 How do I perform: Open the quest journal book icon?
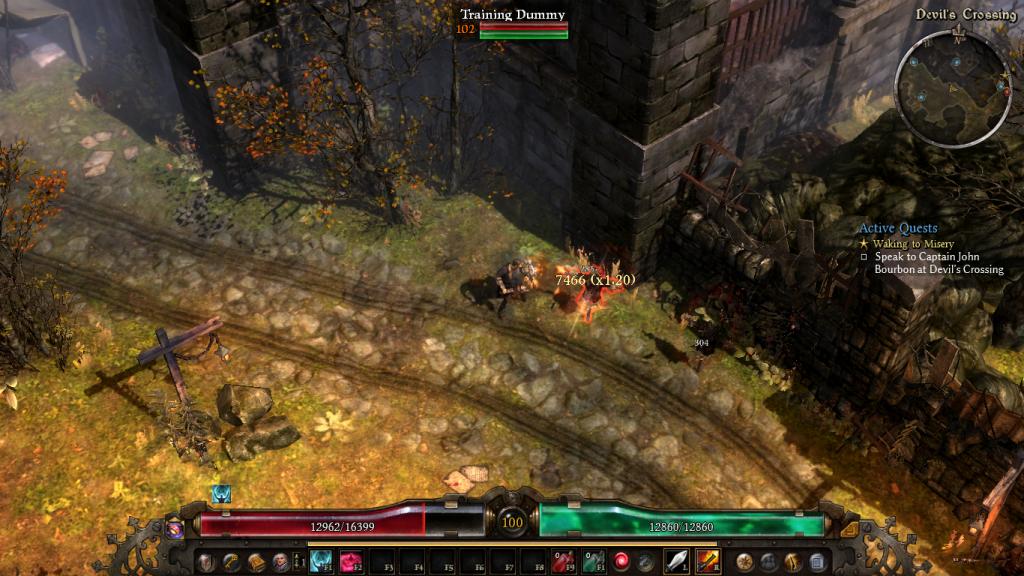point(256,562)
